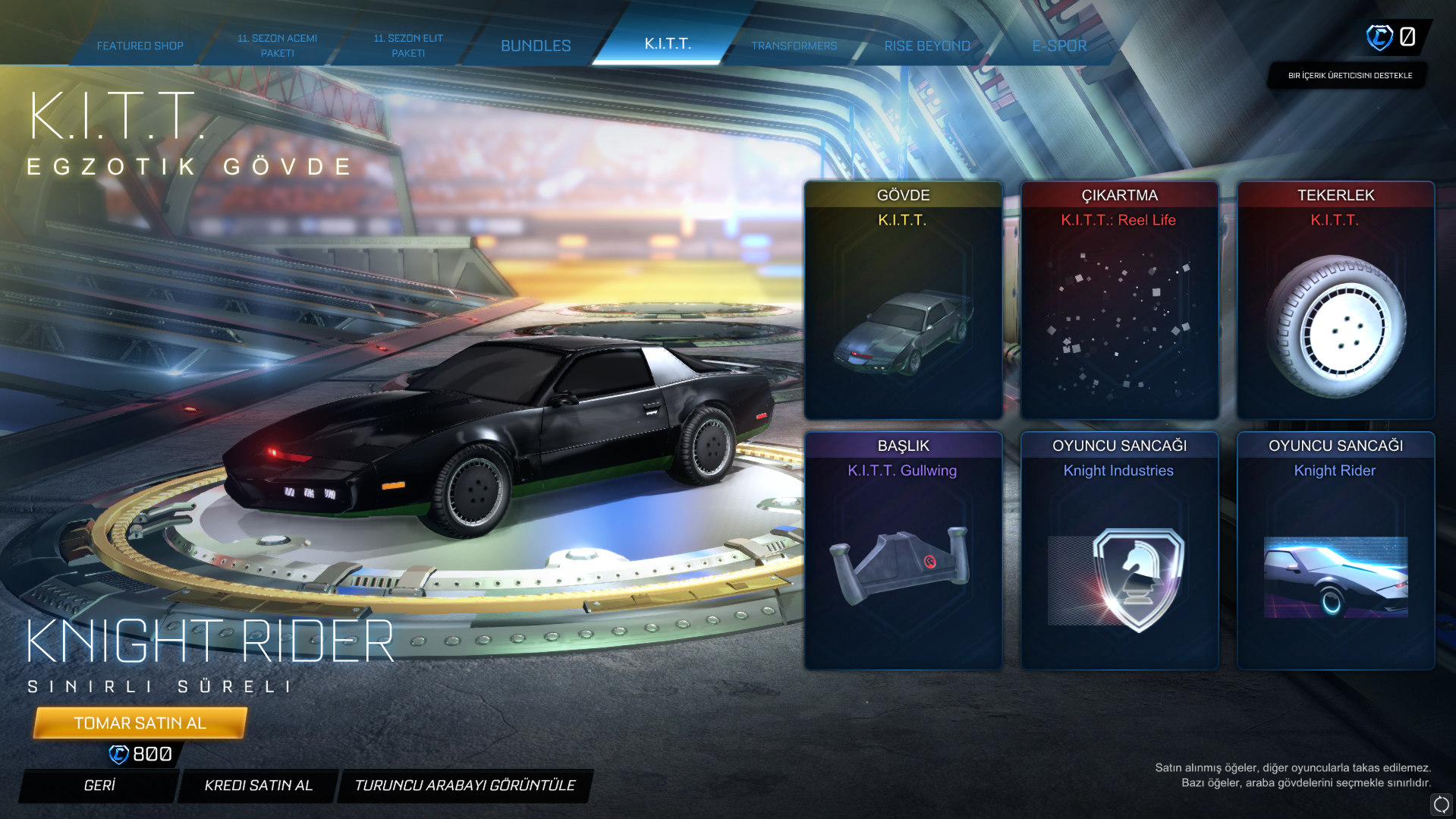
Task: Open Kredi Satın Al to buy credits
Action: (x=258, y=785)
